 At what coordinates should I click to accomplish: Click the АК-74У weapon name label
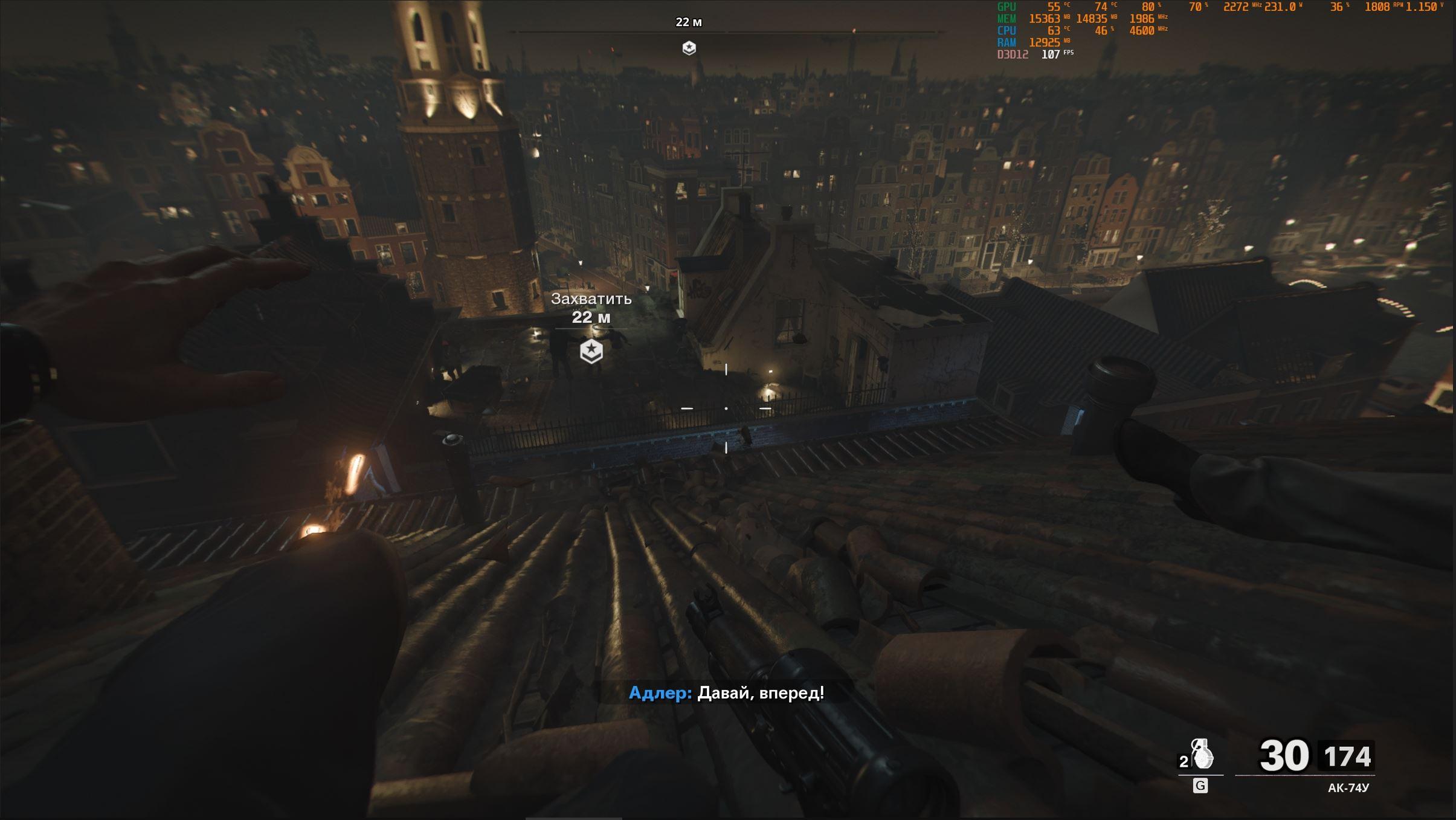point(1348,788)
